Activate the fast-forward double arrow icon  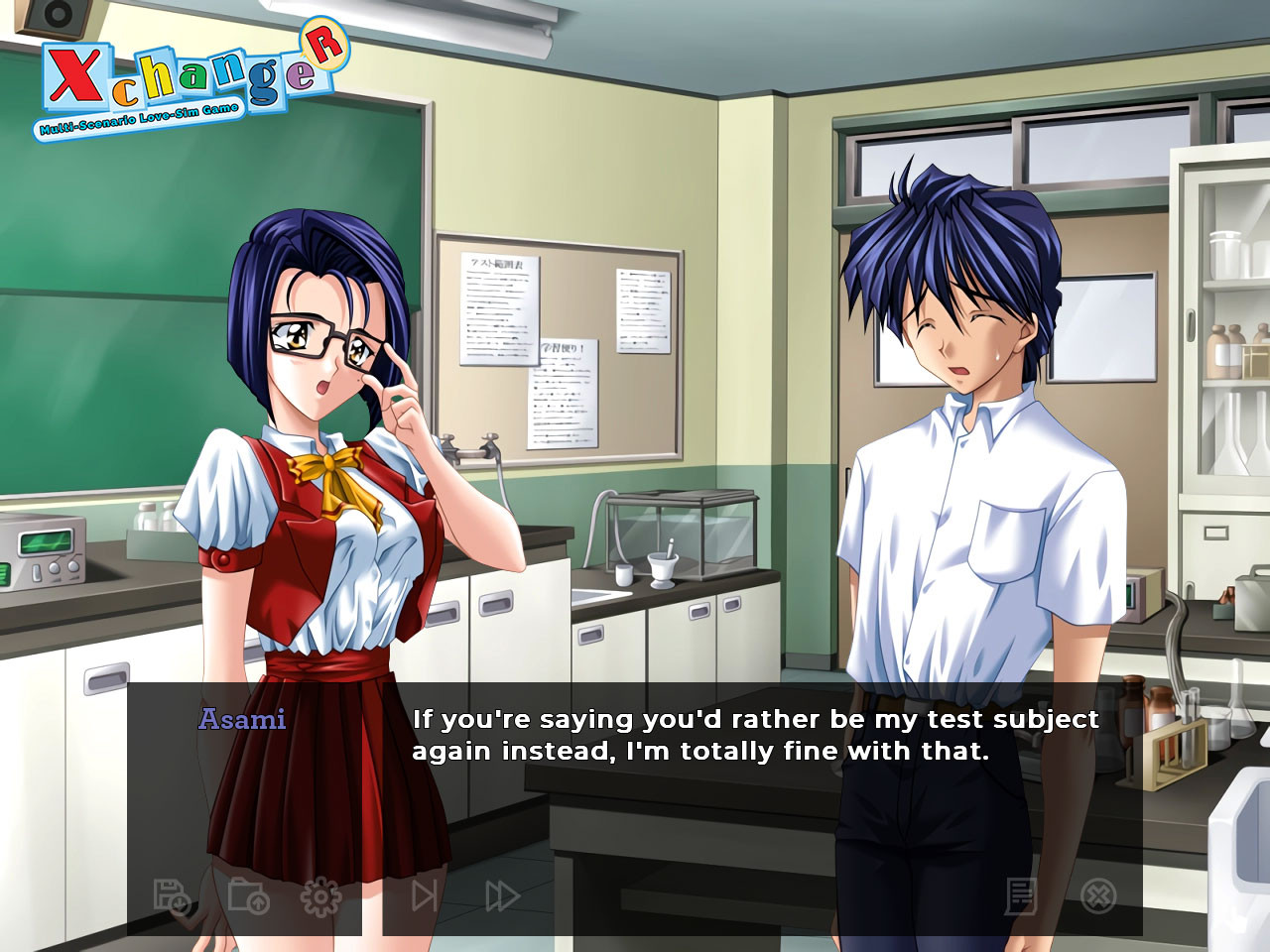pyautogui.click(x=502, y=896)
